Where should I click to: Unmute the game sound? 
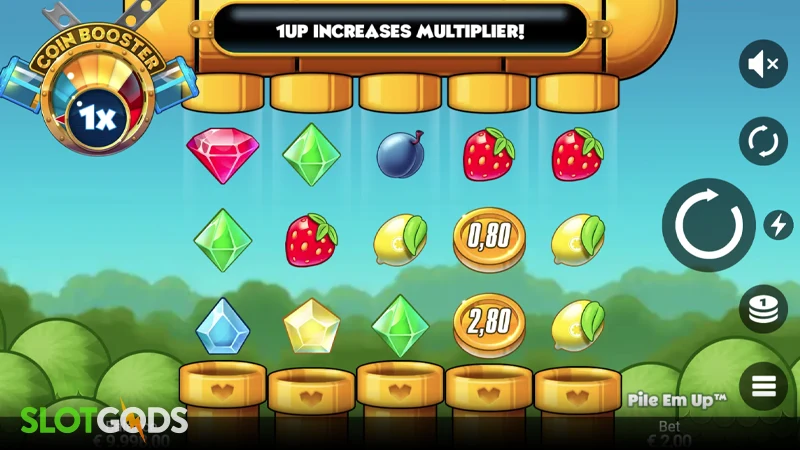[763, 65]
